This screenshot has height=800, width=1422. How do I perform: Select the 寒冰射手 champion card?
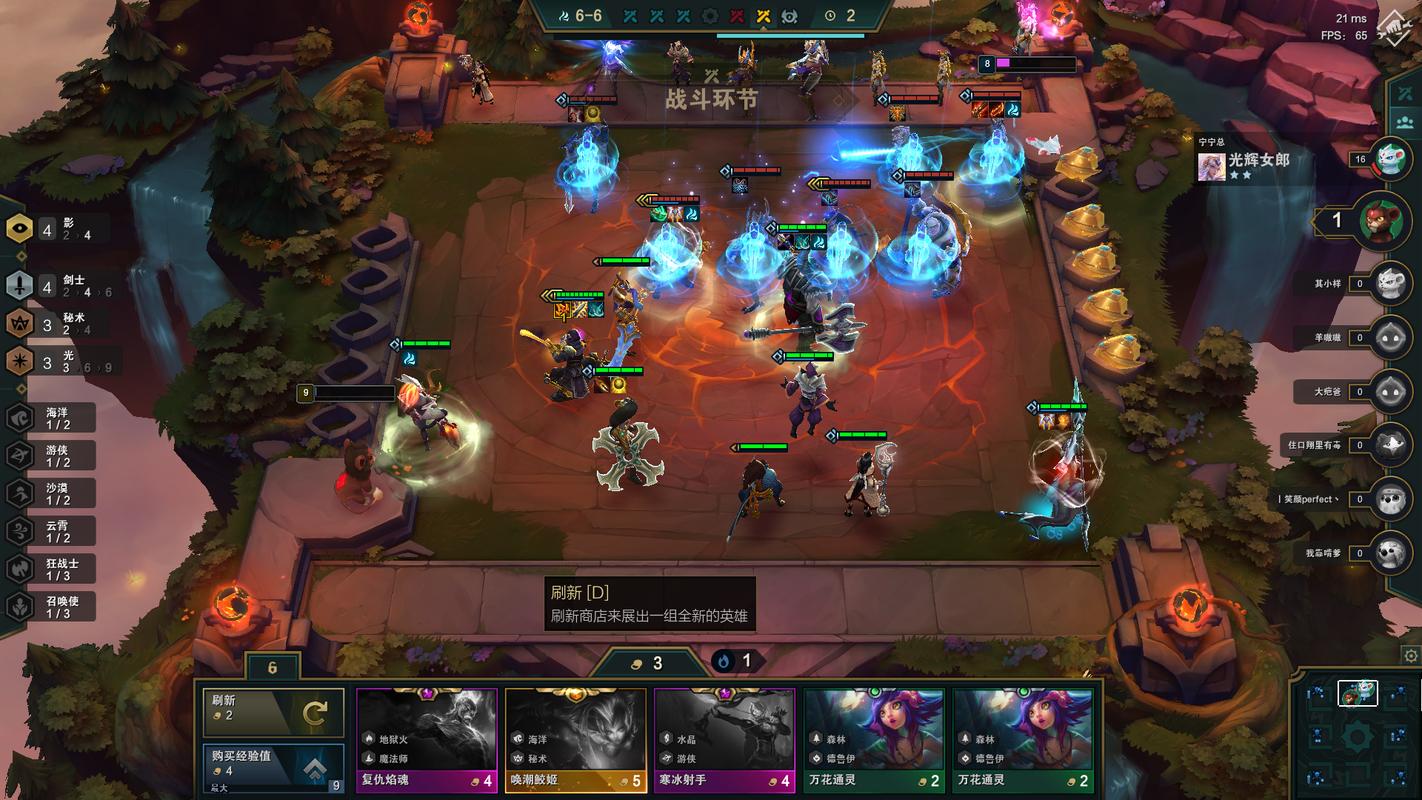coord(724,740)
